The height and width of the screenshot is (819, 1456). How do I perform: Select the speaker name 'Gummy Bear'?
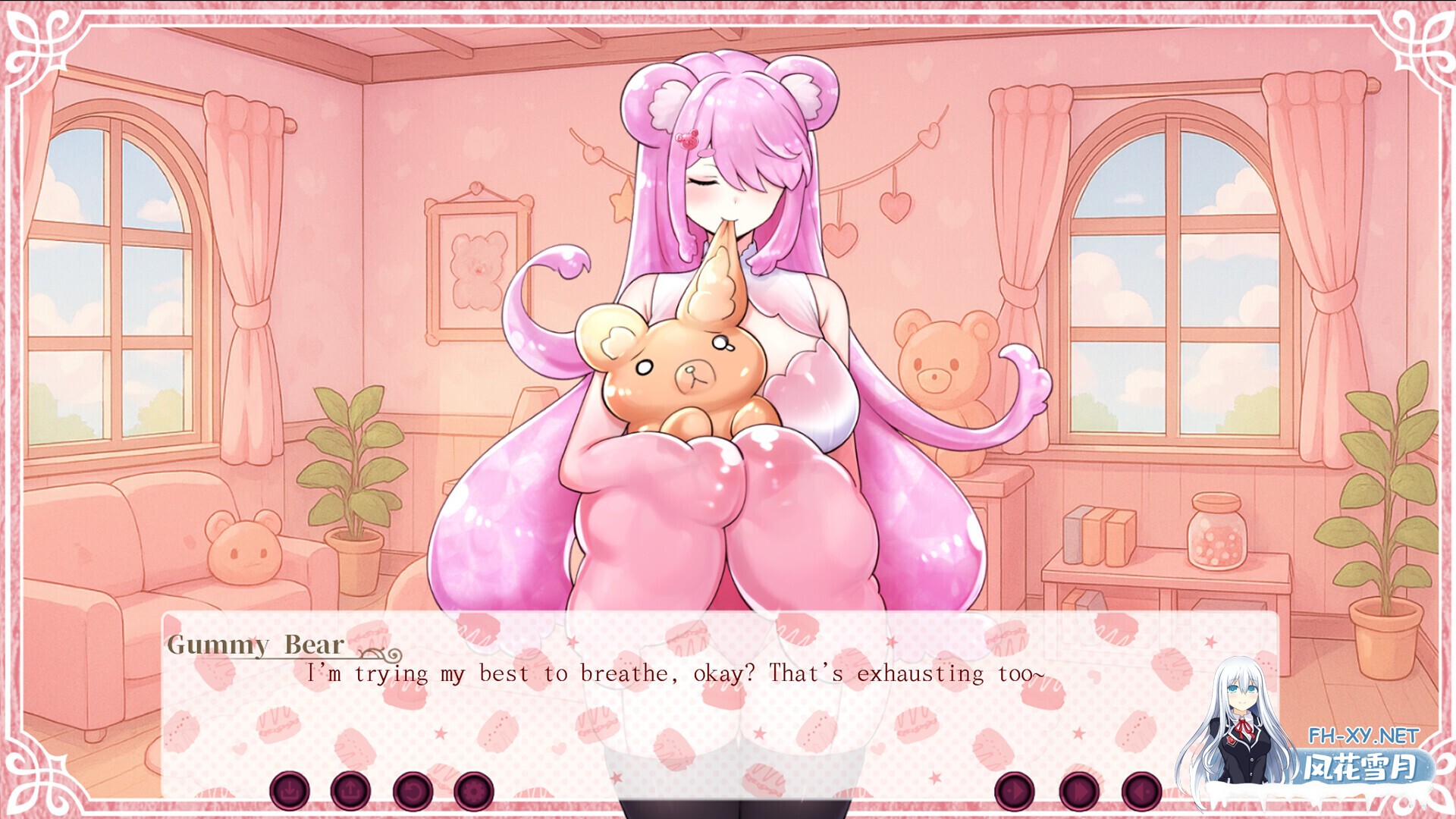point(256,645)
